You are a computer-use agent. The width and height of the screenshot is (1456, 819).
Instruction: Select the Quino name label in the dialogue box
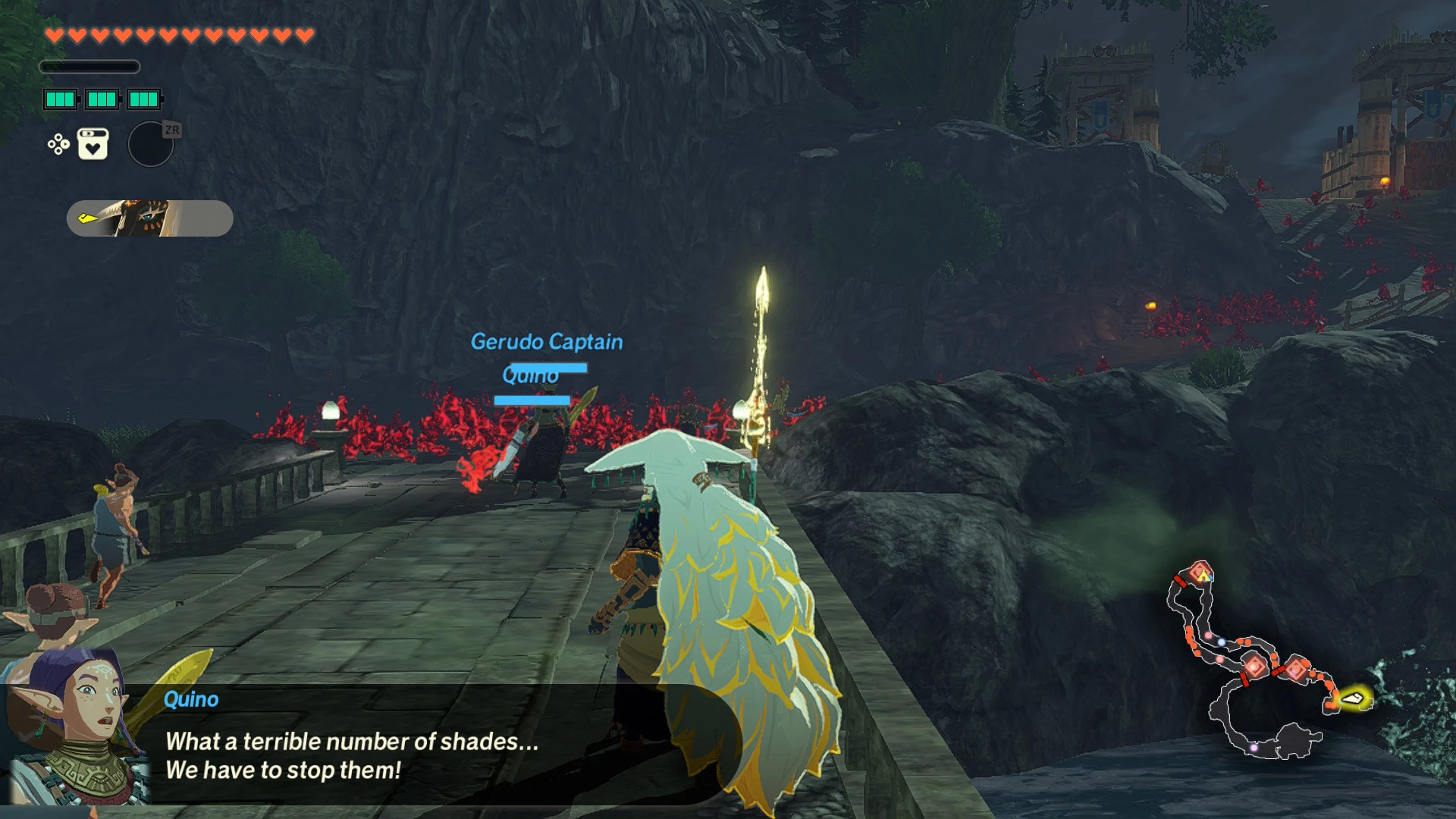click(192, 699)
